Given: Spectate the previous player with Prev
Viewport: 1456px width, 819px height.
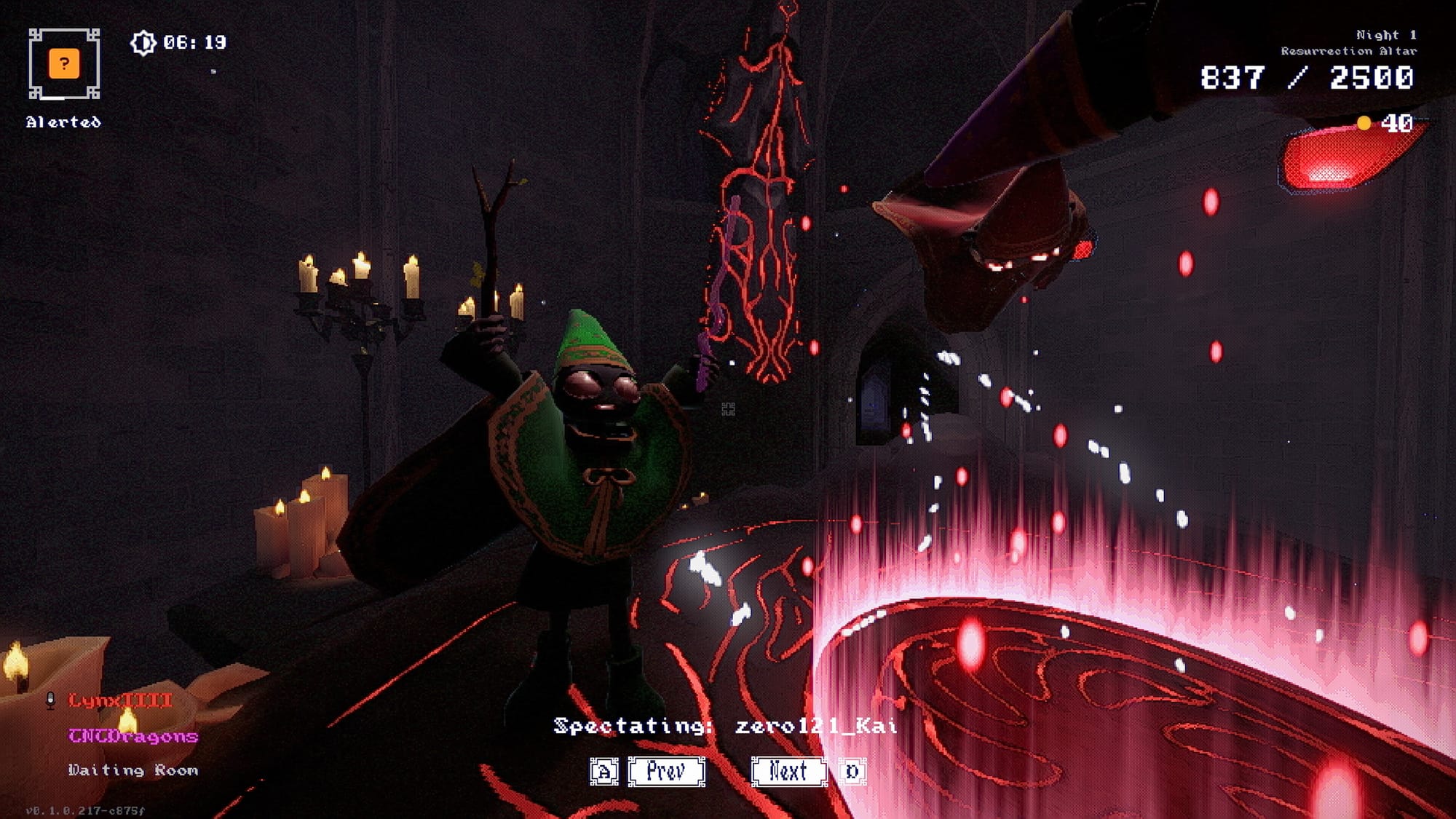Looking at the screenshot, I should [666, 771].
